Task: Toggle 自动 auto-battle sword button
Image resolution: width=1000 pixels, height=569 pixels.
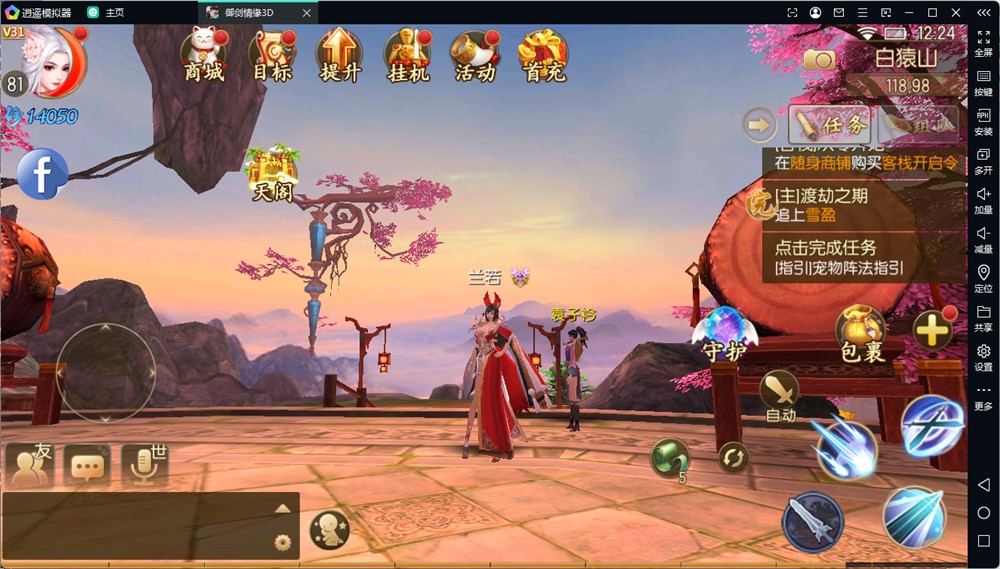Action: point(779,395)
